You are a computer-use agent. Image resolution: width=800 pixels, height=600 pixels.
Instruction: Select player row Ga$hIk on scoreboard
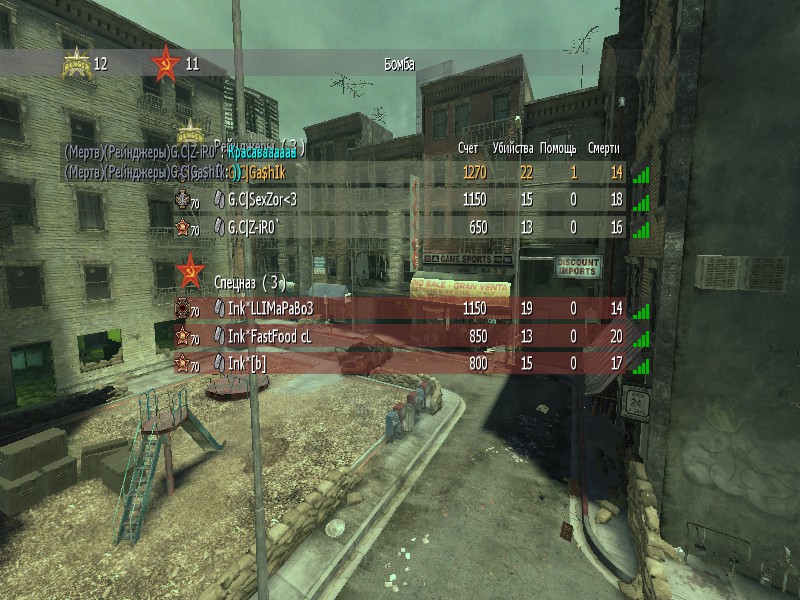coord(400,173)
